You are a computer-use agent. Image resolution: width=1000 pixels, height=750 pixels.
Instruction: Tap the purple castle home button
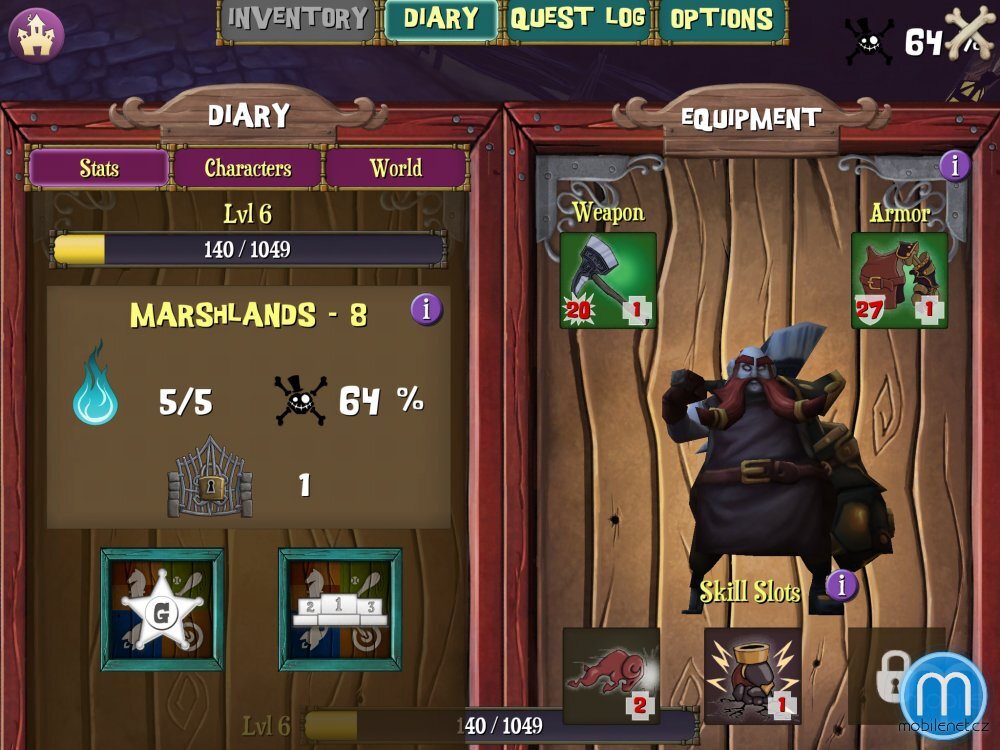coord(36,35)
